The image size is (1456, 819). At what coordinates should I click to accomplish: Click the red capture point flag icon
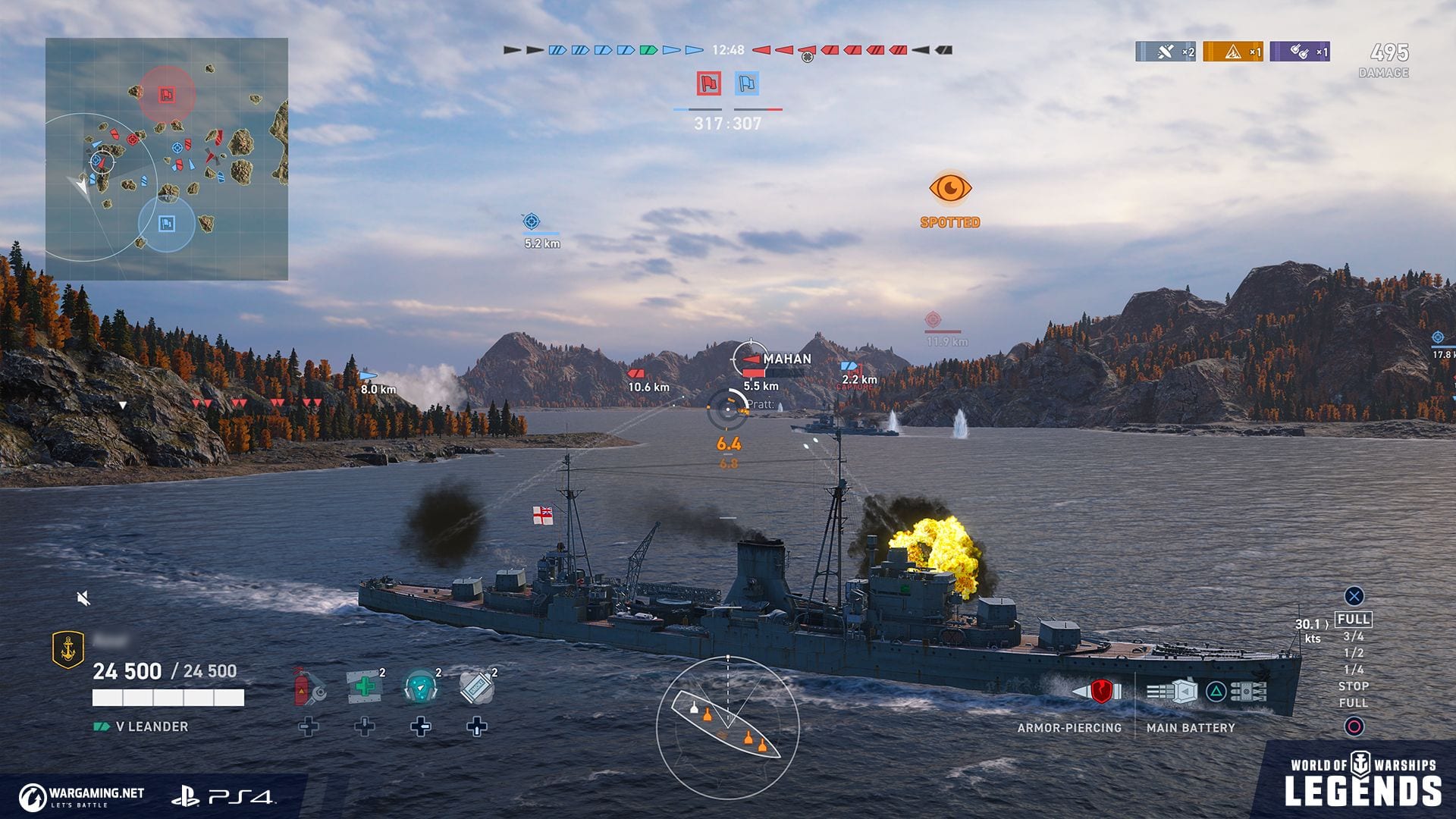click(x=709, y=83)
